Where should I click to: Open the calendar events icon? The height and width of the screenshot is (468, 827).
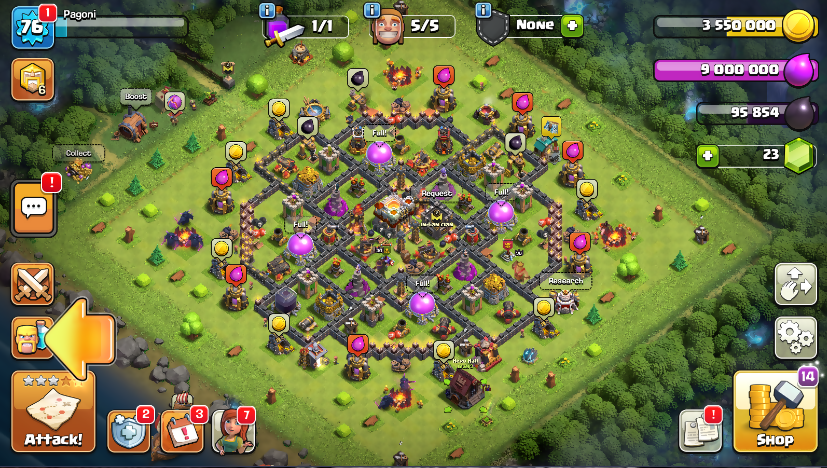[x=181, y=430]
